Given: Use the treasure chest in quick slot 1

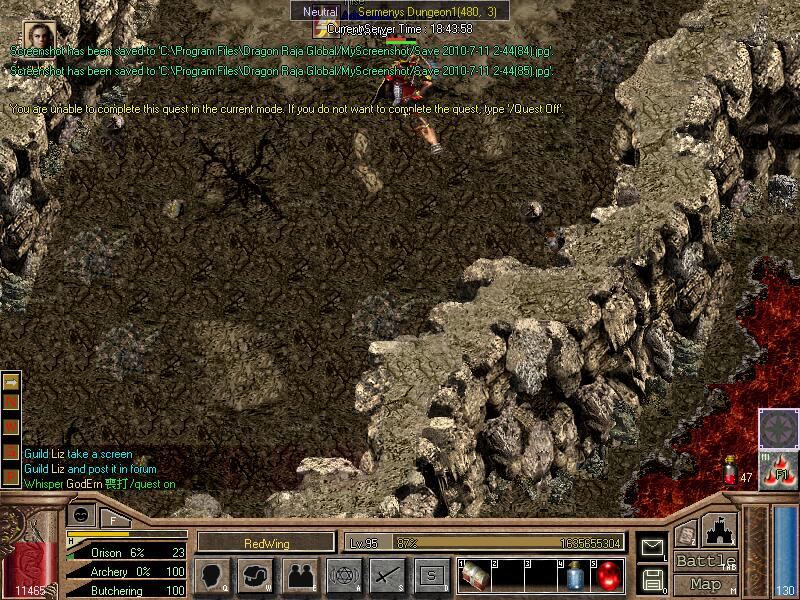Looking at the screenshot, I should point(476,574).
